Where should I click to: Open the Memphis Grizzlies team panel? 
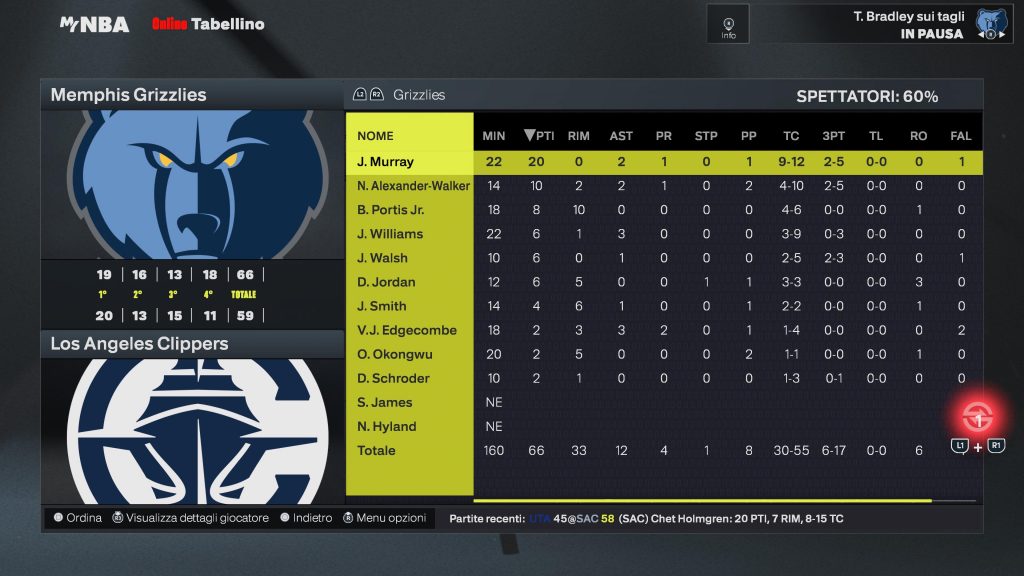point(128,95)
